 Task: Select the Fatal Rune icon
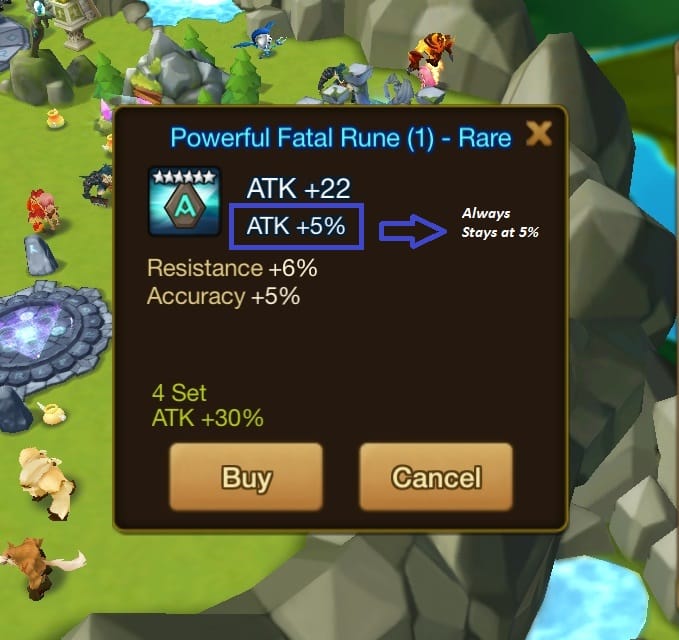184,201
